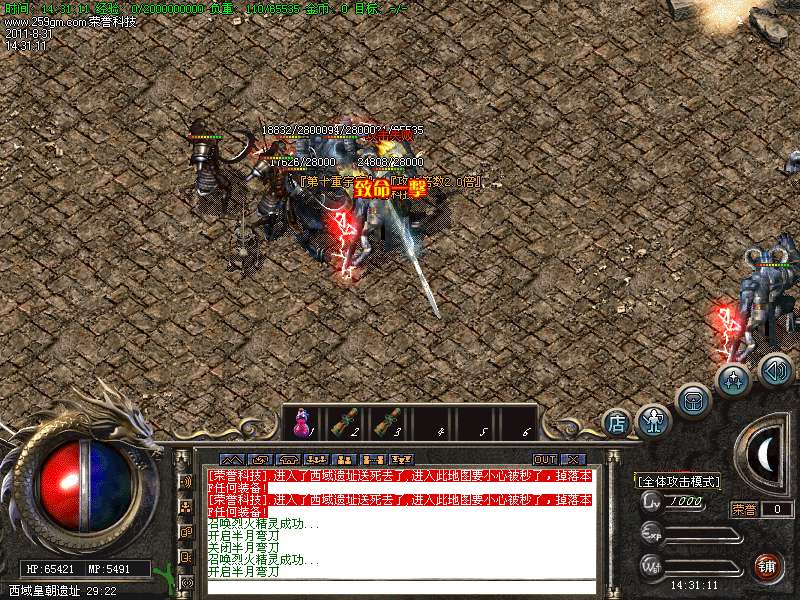The image size is (800, 600).
Task: Click the mountain-shaped icon above the chat
Action: pos(232,459)
